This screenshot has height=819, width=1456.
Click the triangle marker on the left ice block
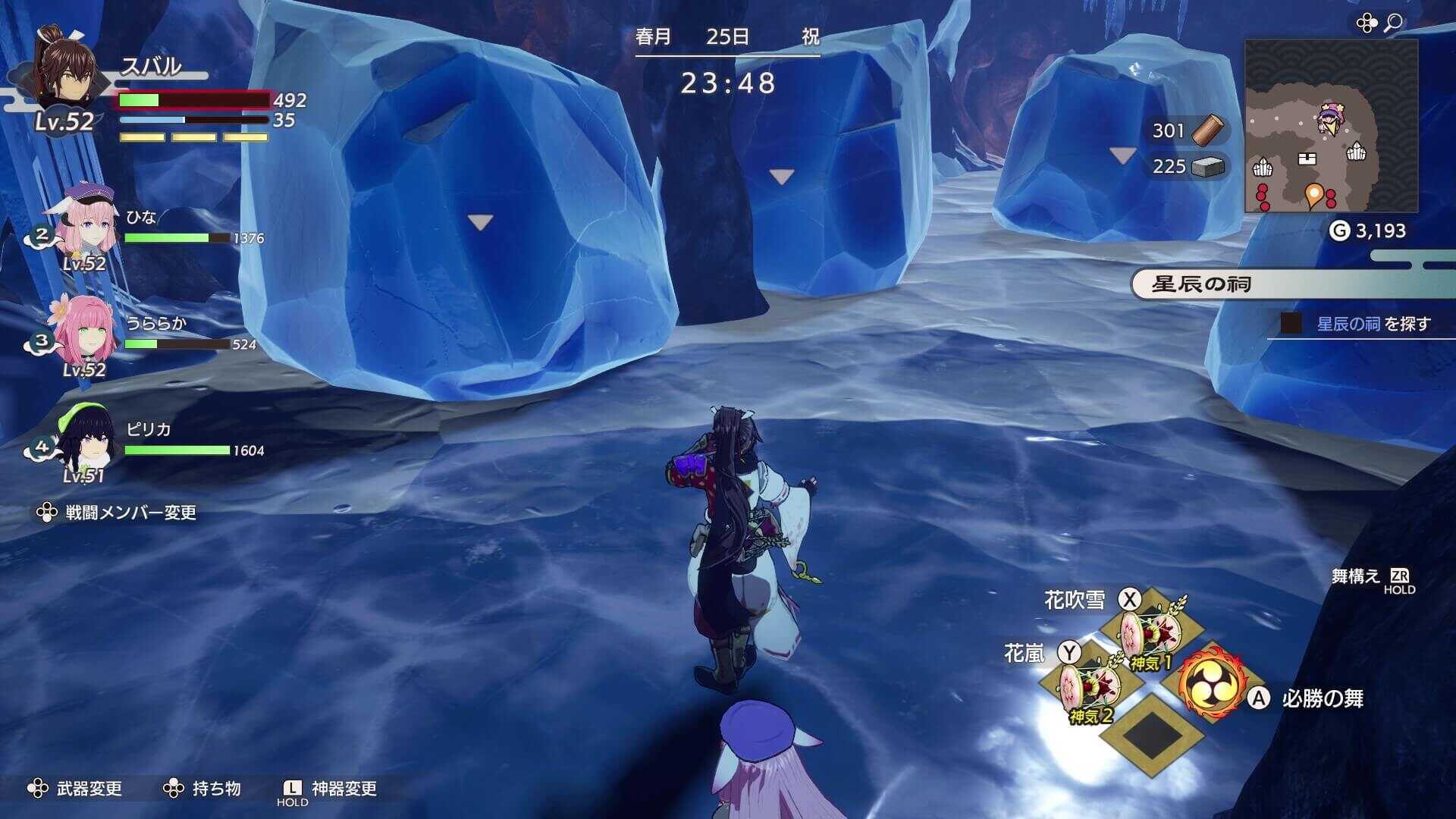click(x=479, y=221)
